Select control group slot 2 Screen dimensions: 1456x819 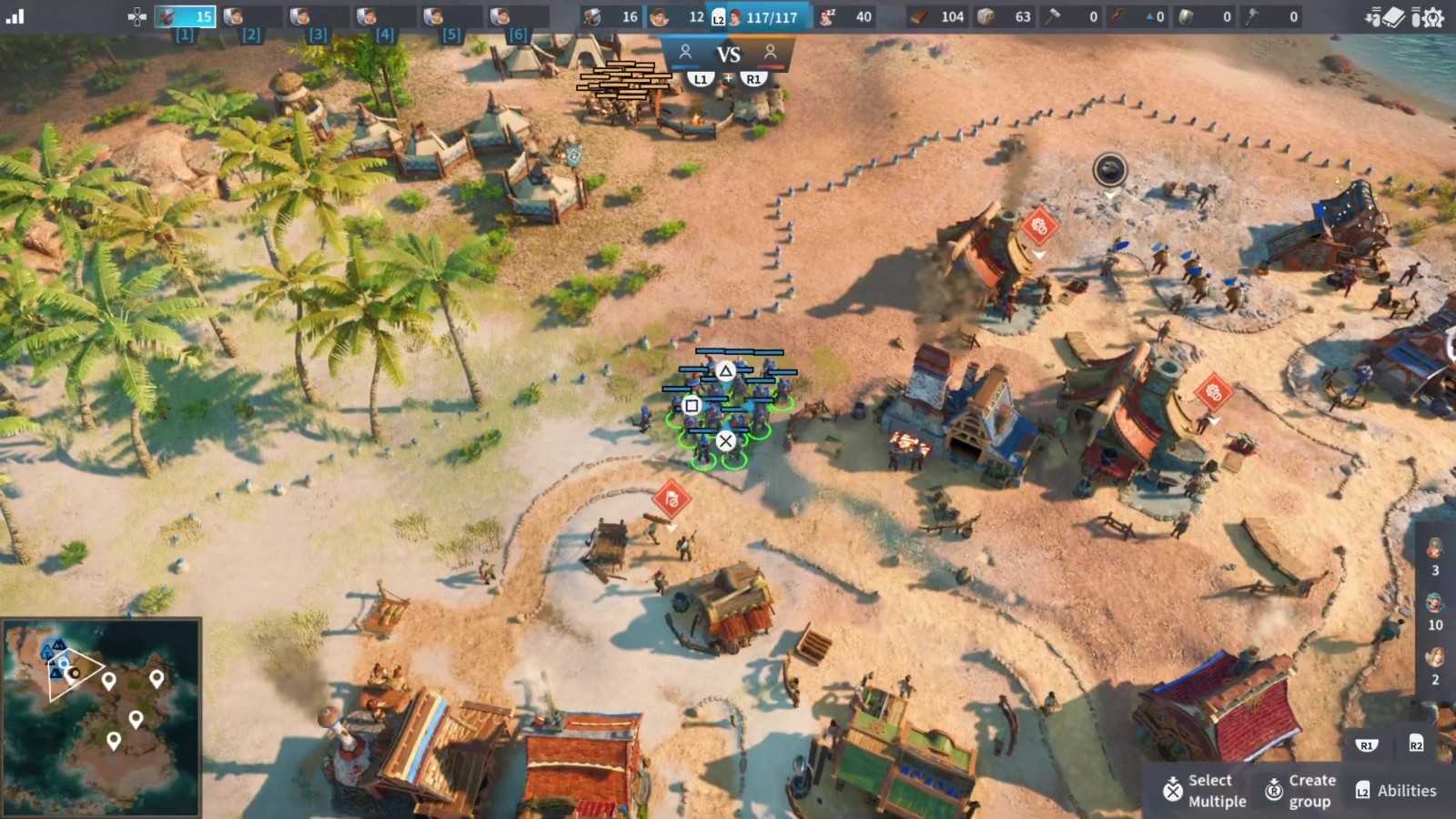(x=251, y=16)
